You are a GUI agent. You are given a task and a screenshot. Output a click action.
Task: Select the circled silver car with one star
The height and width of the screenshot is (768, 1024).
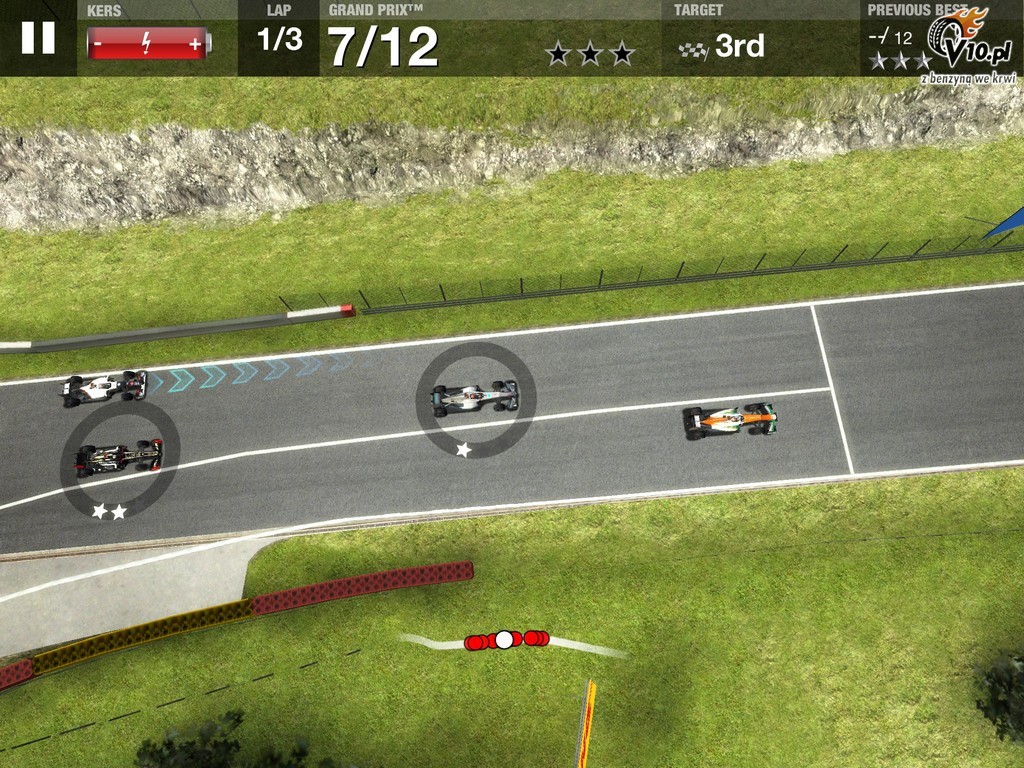tap(475, 398)
